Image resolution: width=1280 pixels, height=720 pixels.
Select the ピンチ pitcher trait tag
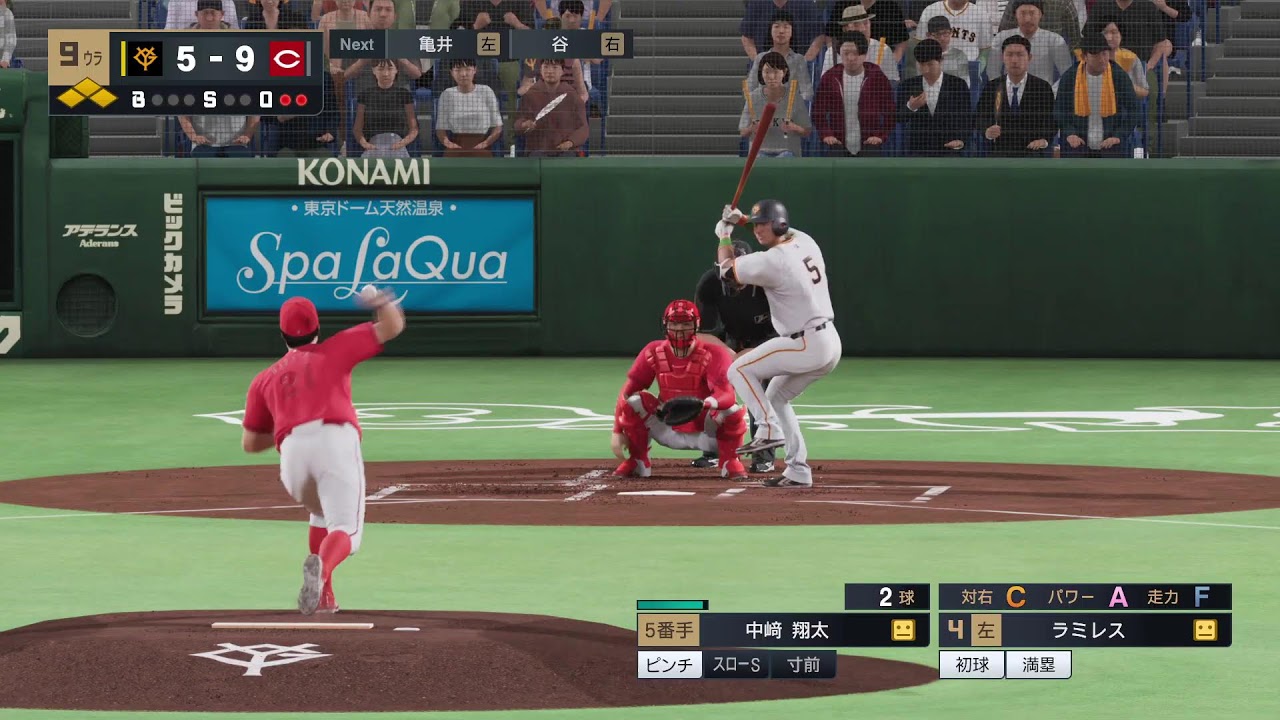pos(670,665)
